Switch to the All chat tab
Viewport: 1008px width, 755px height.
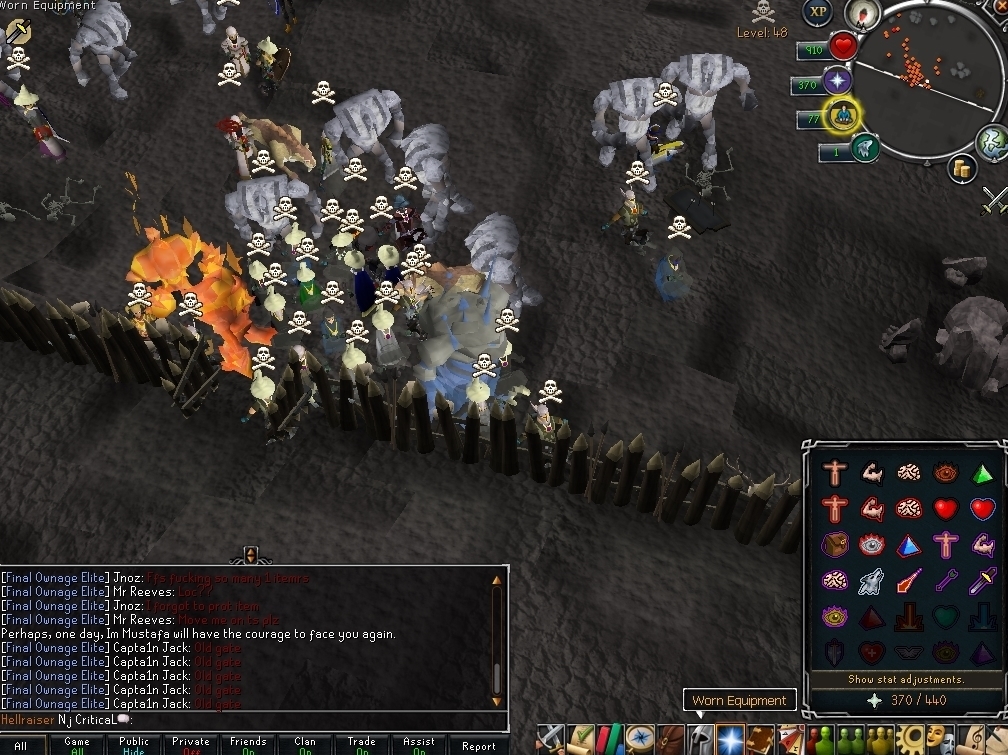pos(20,746)
